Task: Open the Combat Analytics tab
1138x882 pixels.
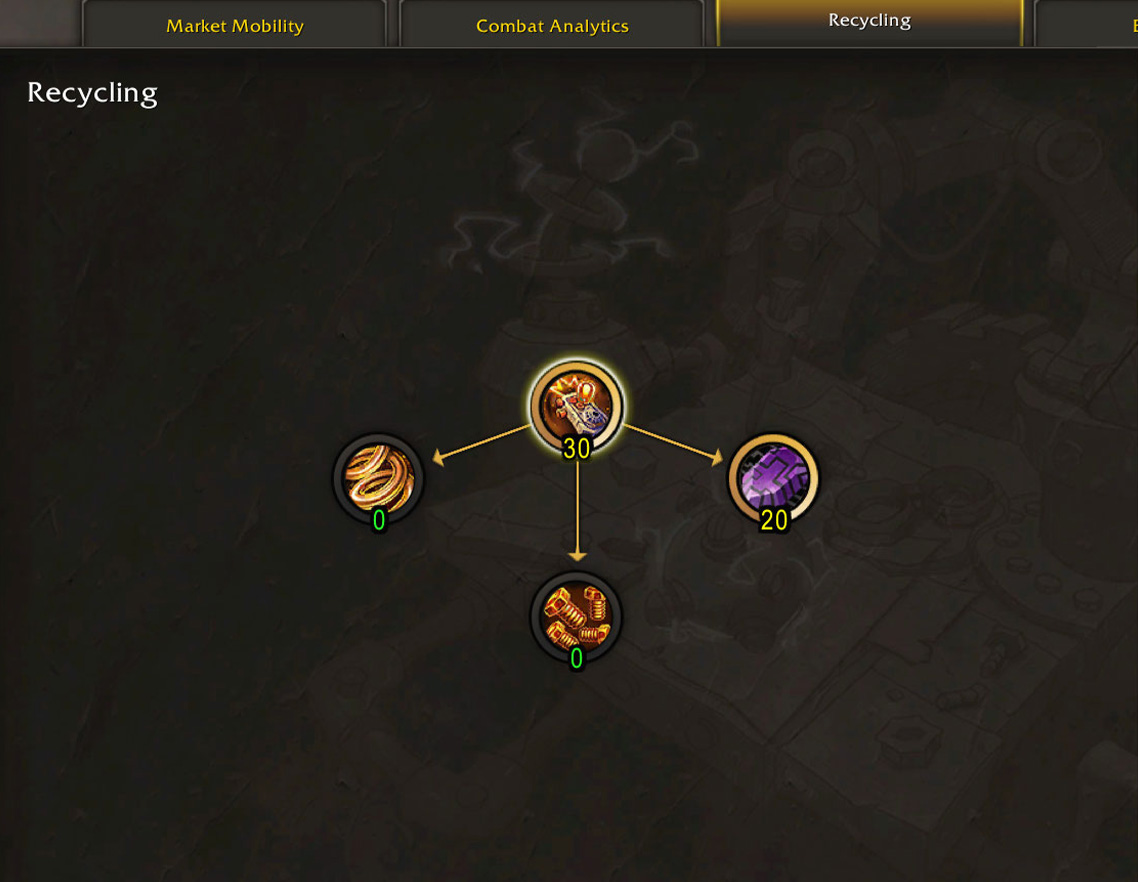Action: click(x=552, y=25)
